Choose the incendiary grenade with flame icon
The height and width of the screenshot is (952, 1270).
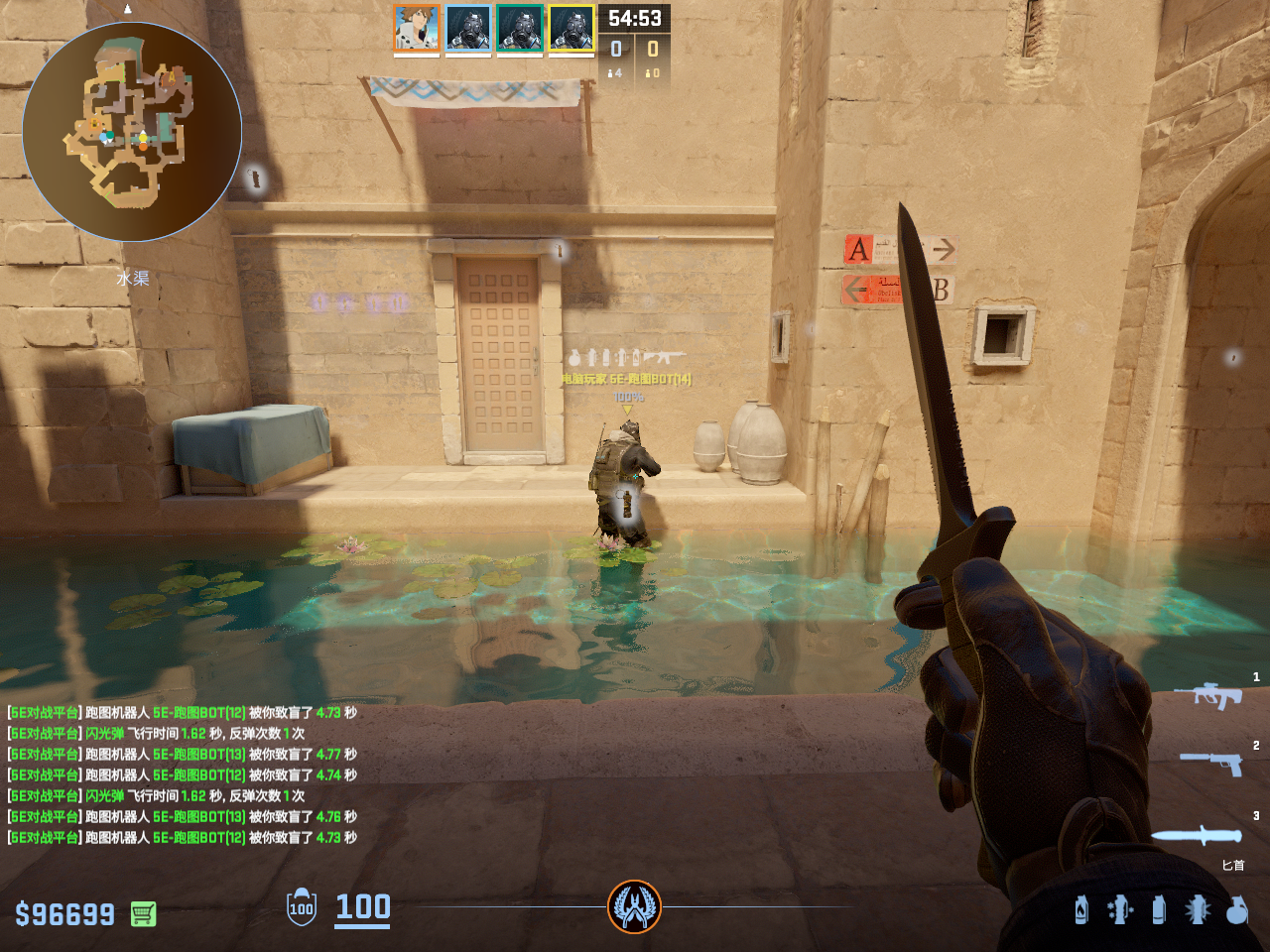(1081, 909)
